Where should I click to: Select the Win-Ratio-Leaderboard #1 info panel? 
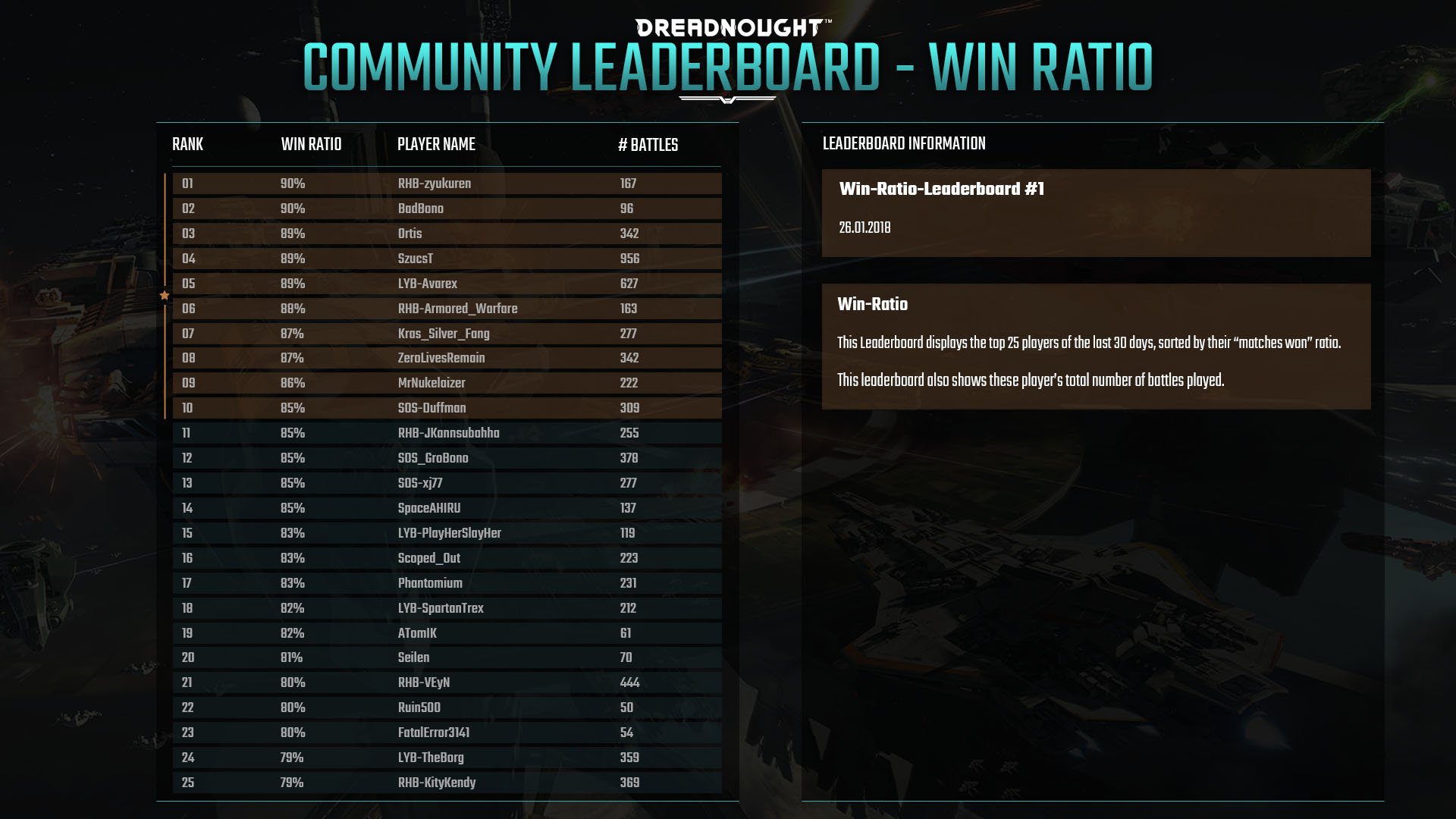click(x=1096, y=212)
